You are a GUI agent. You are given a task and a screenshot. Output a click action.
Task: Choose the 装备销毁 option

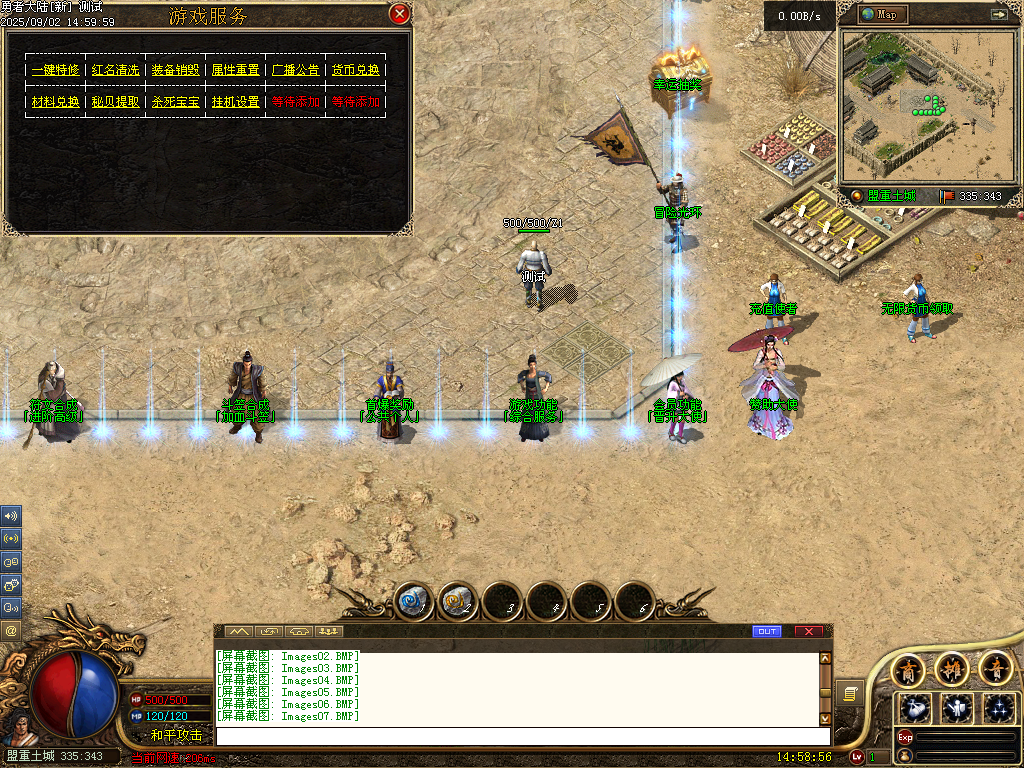pyautogui.click(x=175, y=70)
